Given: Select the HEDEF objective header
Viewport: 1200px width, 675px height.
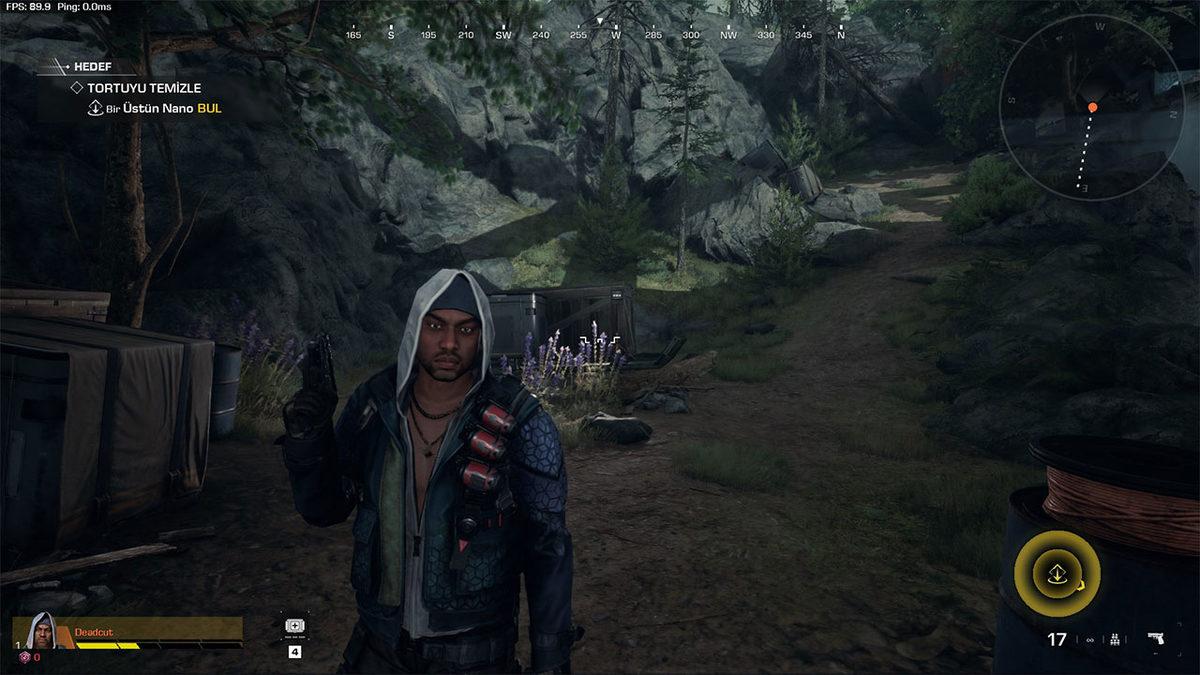Looking at the screenshot, I should [x=90, y=67].
